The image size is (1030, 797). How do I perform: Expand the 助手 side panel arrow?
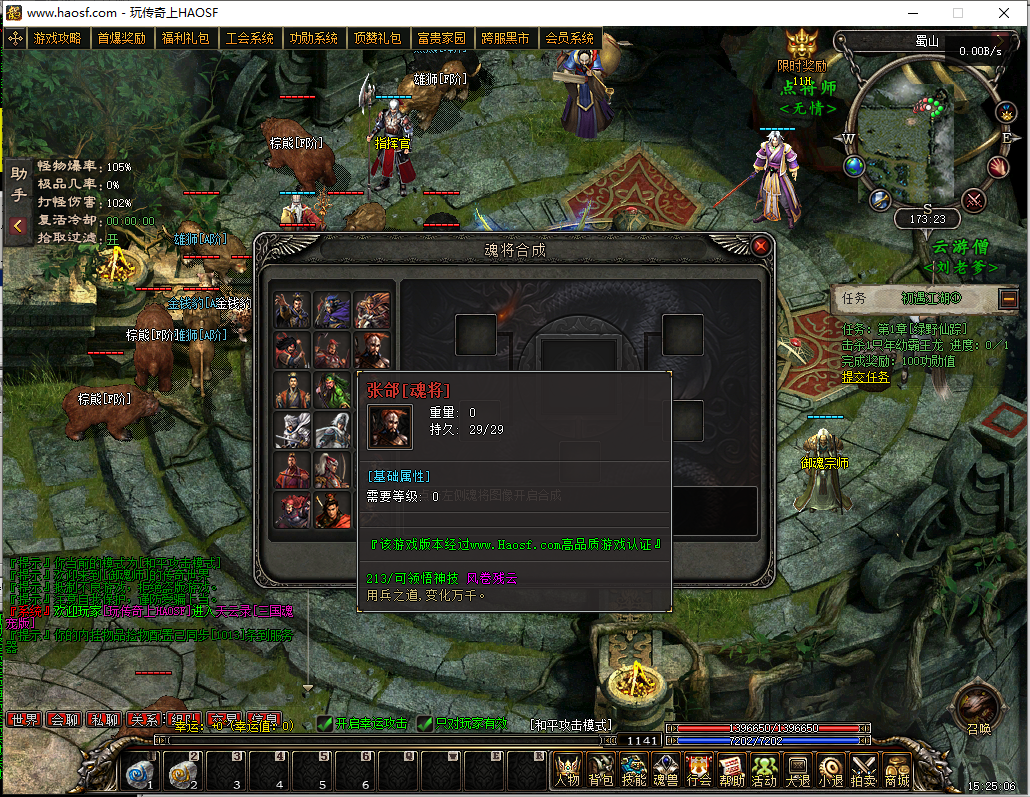[x=18, y=227]
